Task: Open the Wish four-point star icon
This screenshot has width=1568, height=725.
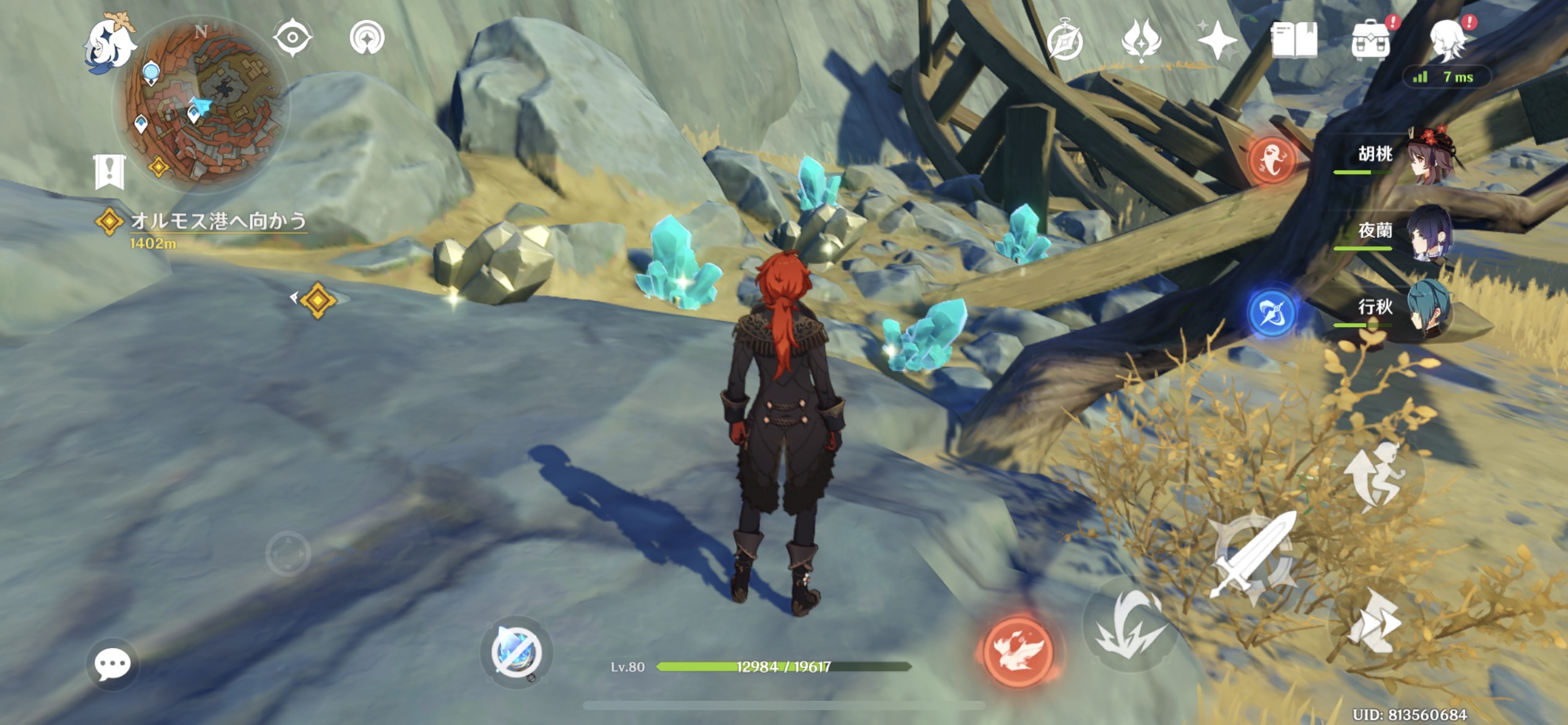Action: (1217, 40)
